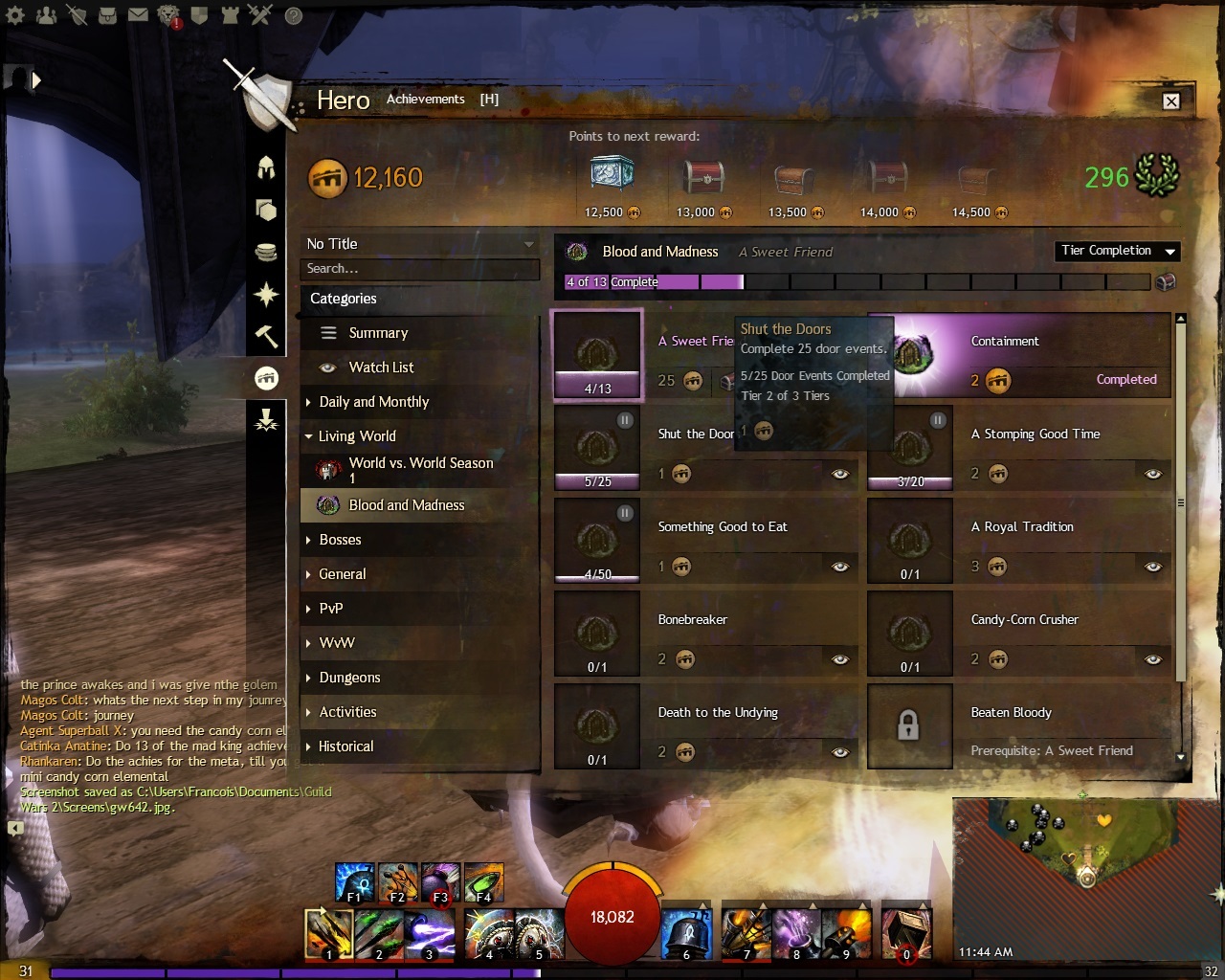Open the Watch List category
The height and width of the screenshot is (980, 1225).
click(x=381, y=367)
